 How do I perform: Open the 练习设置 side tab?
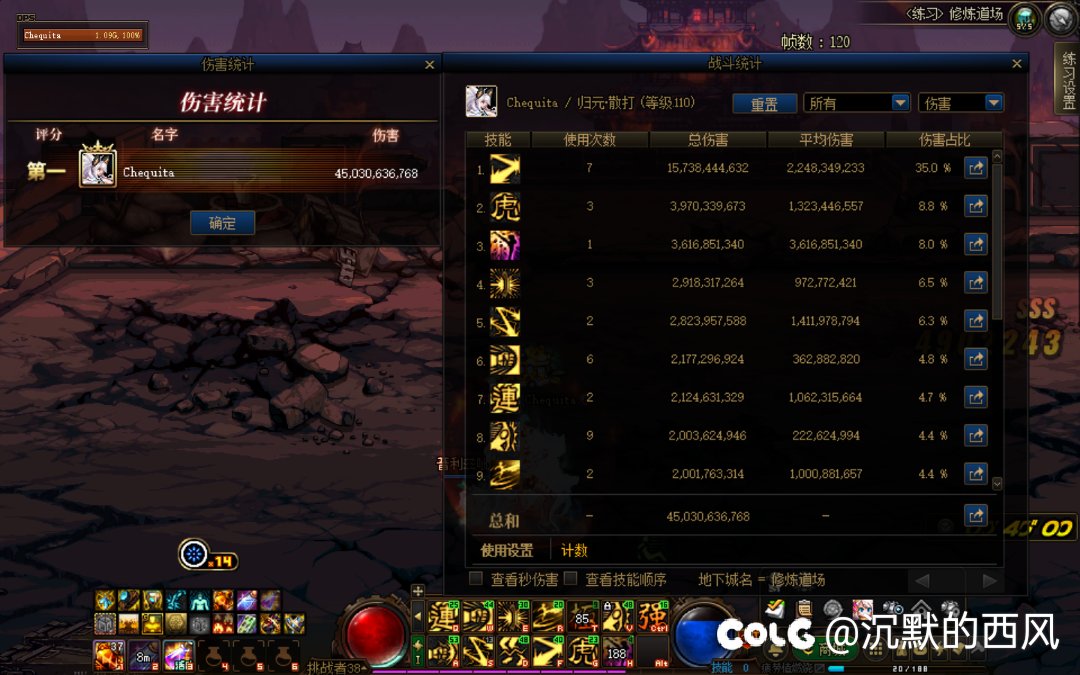pos(1068,80)
